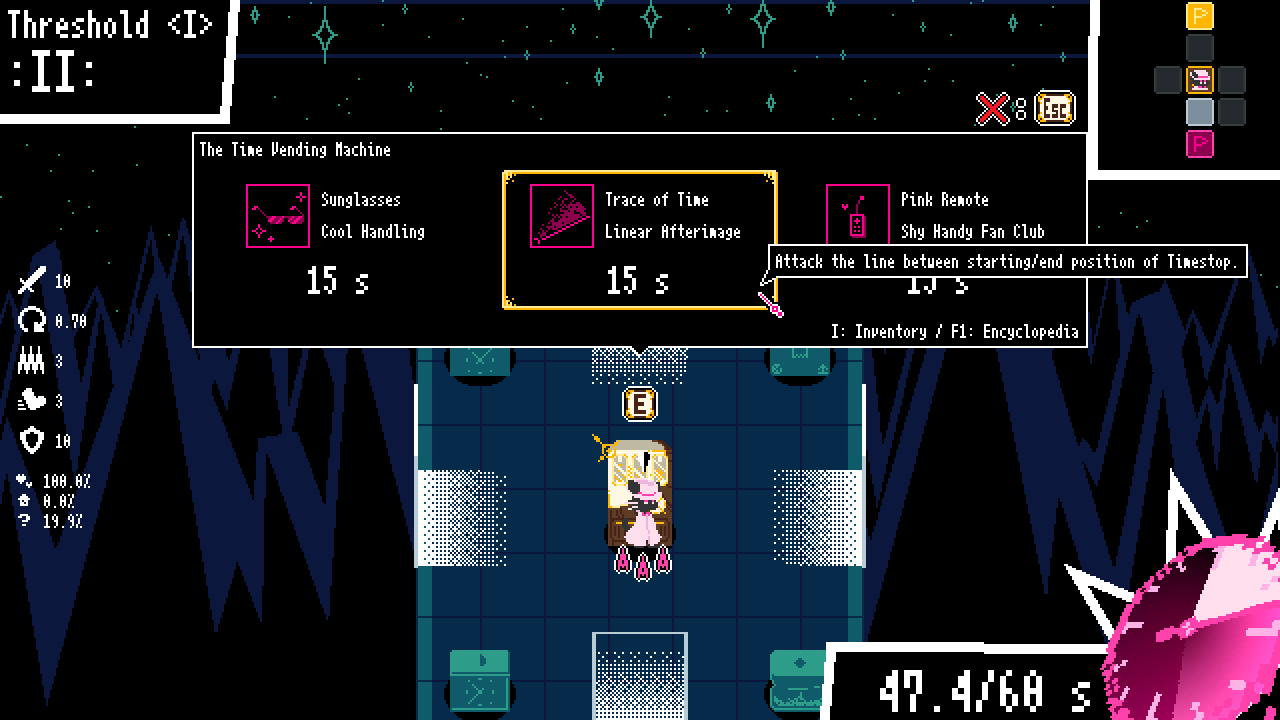Click the pink P flag on the minimap
1280x720 pixels.
tap(1200, 143)
